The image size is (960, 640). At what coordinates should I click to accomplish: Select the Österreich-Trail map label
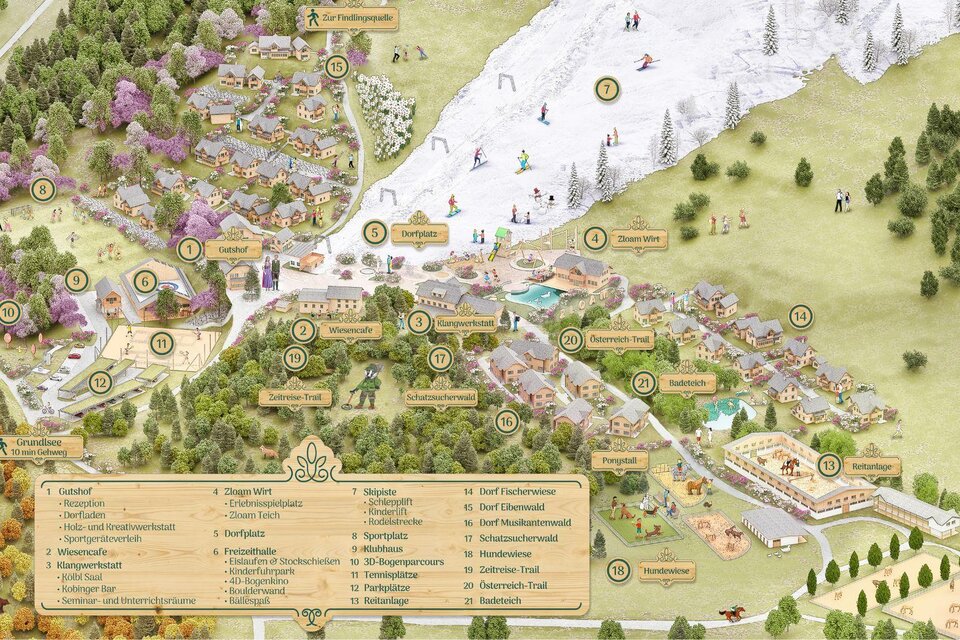pyautogui.click(x=620, y=339)
